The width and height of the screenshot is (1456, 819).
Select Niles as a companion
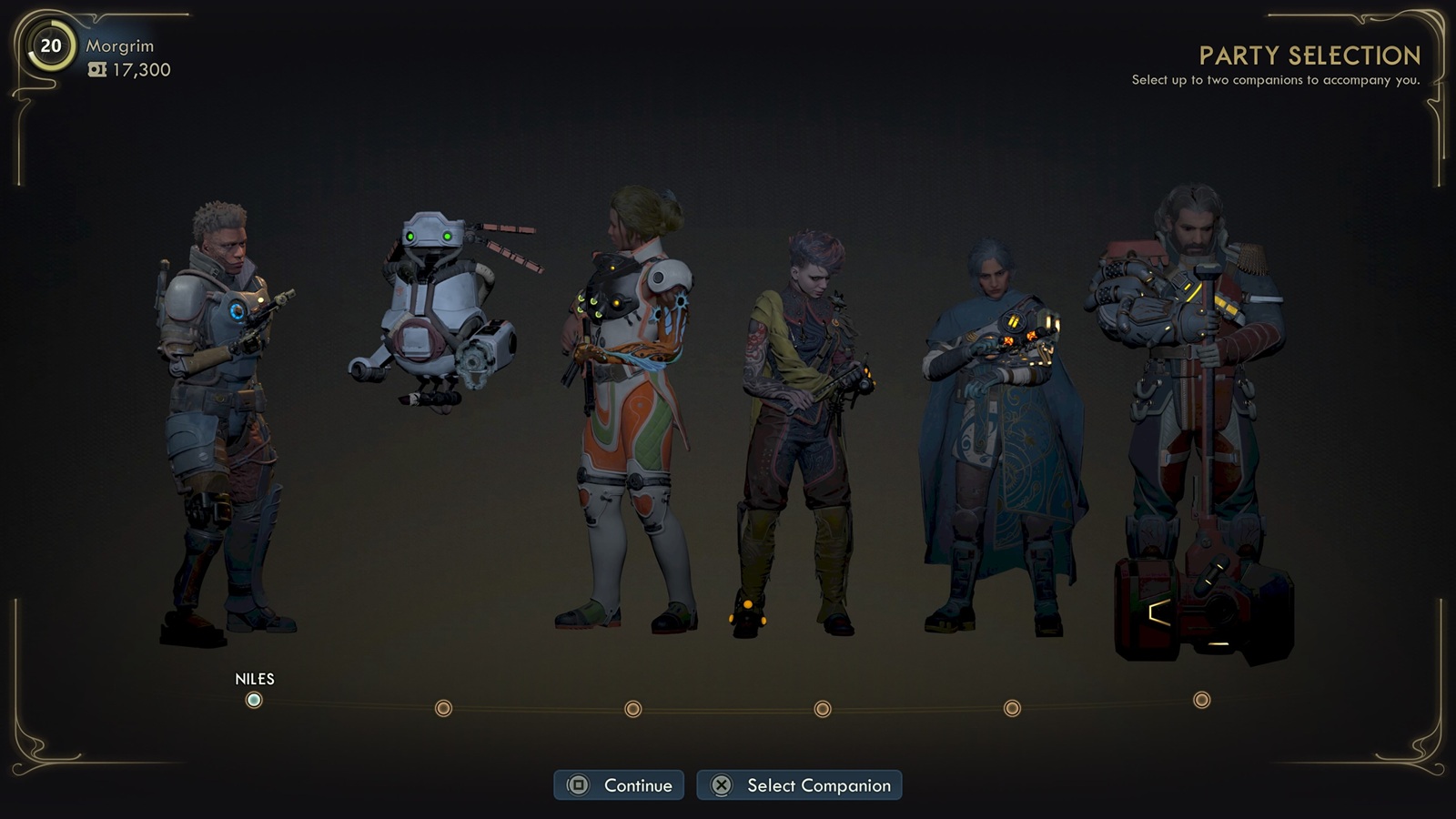(227, 419)
